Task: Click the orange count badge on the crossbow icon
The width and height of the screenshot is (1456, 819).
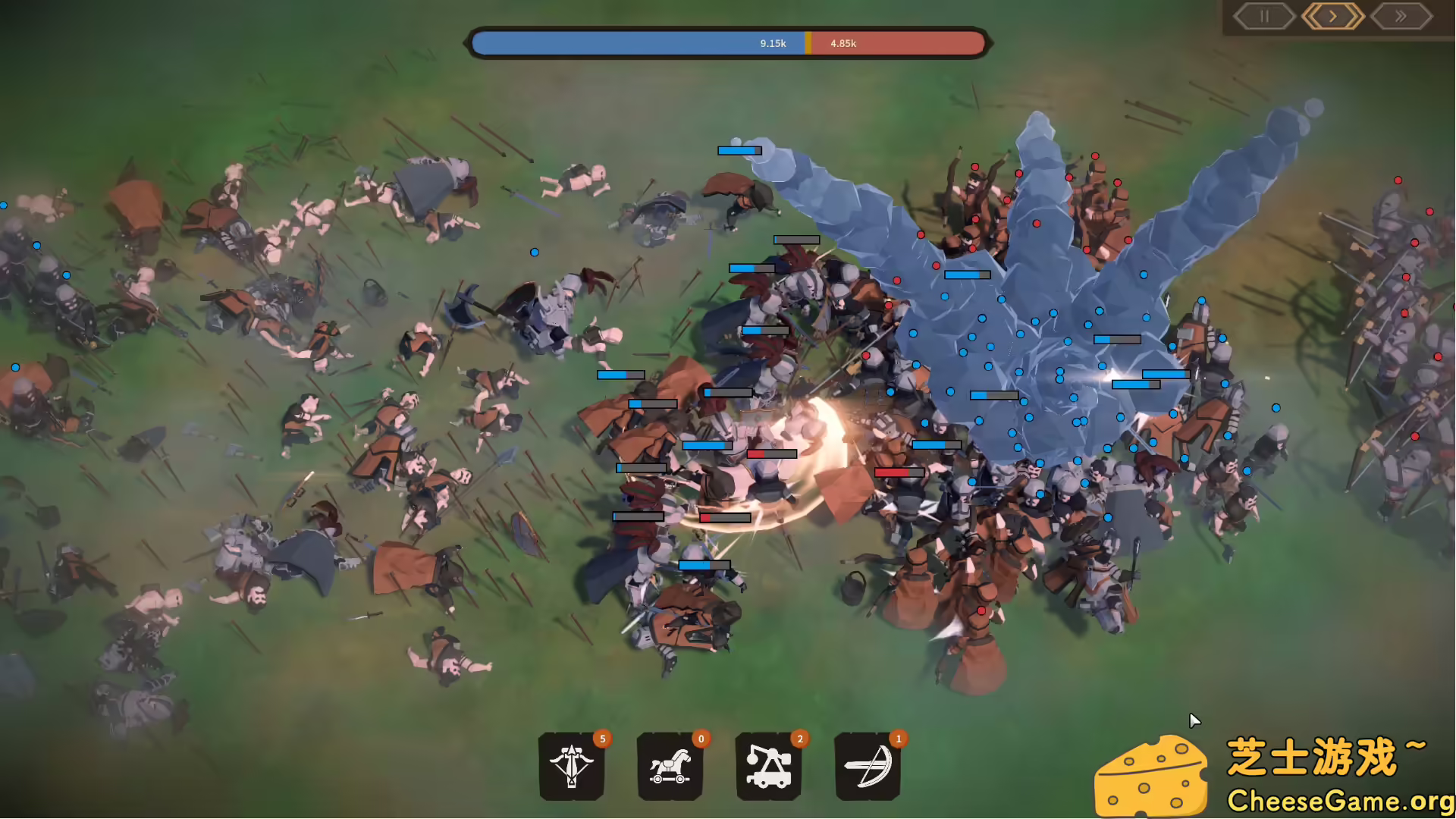Action: (601, 739)
